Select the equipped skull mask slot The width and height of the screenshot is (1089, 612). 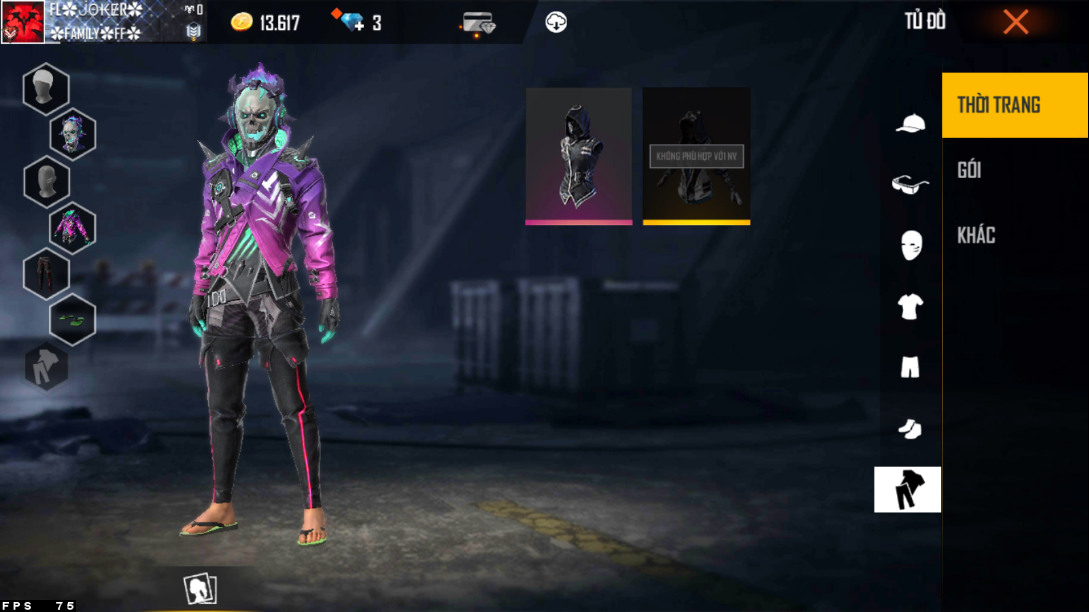[x=73, y=134]
